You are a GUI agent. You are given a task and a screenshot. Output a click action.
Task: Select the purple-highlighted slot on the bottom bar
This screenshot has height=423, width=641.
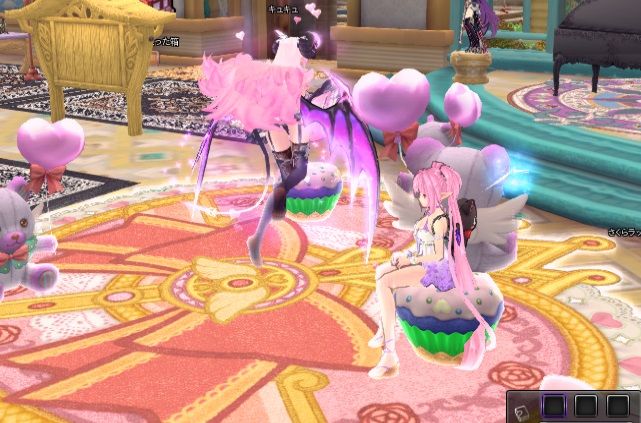pyautogui.click(x=554, y=406)
